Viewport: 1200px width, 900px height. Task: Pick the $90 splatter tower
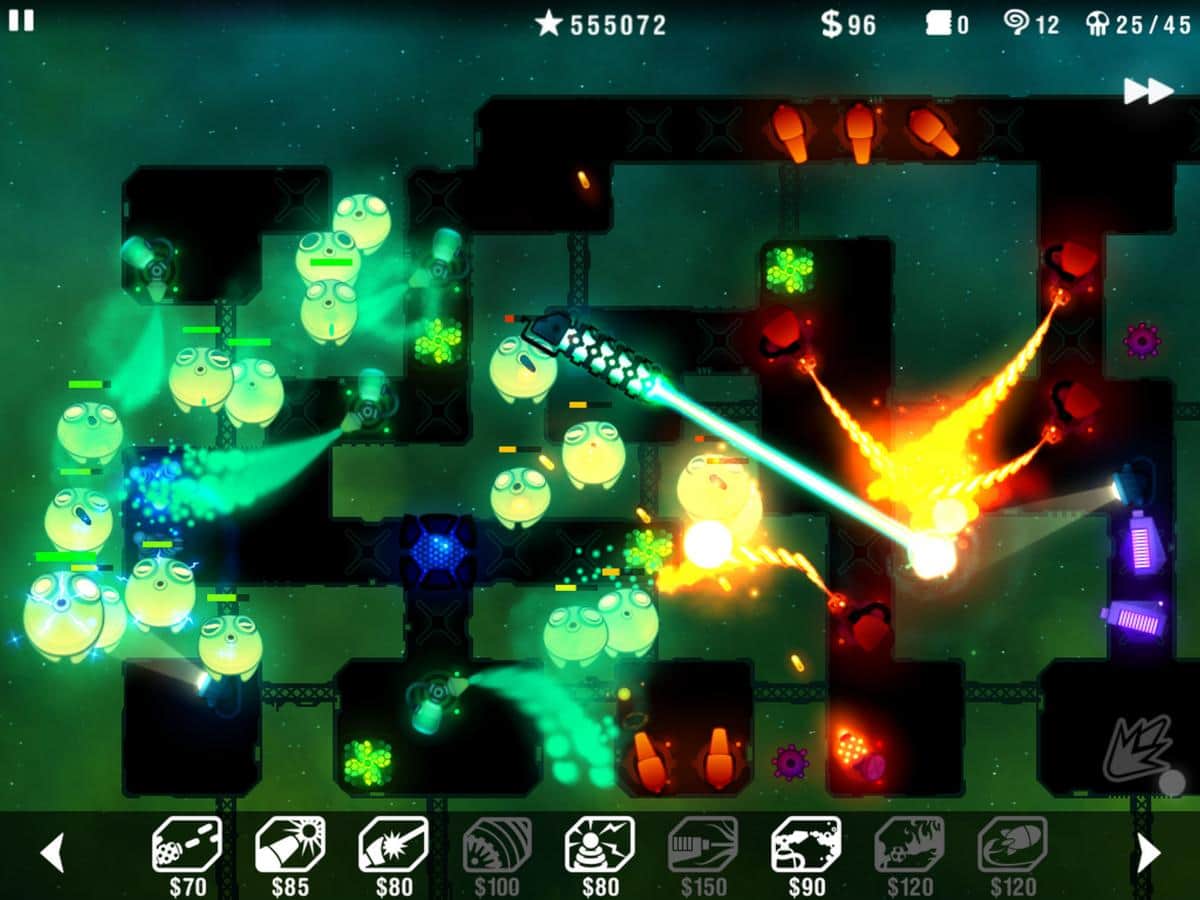806,846
